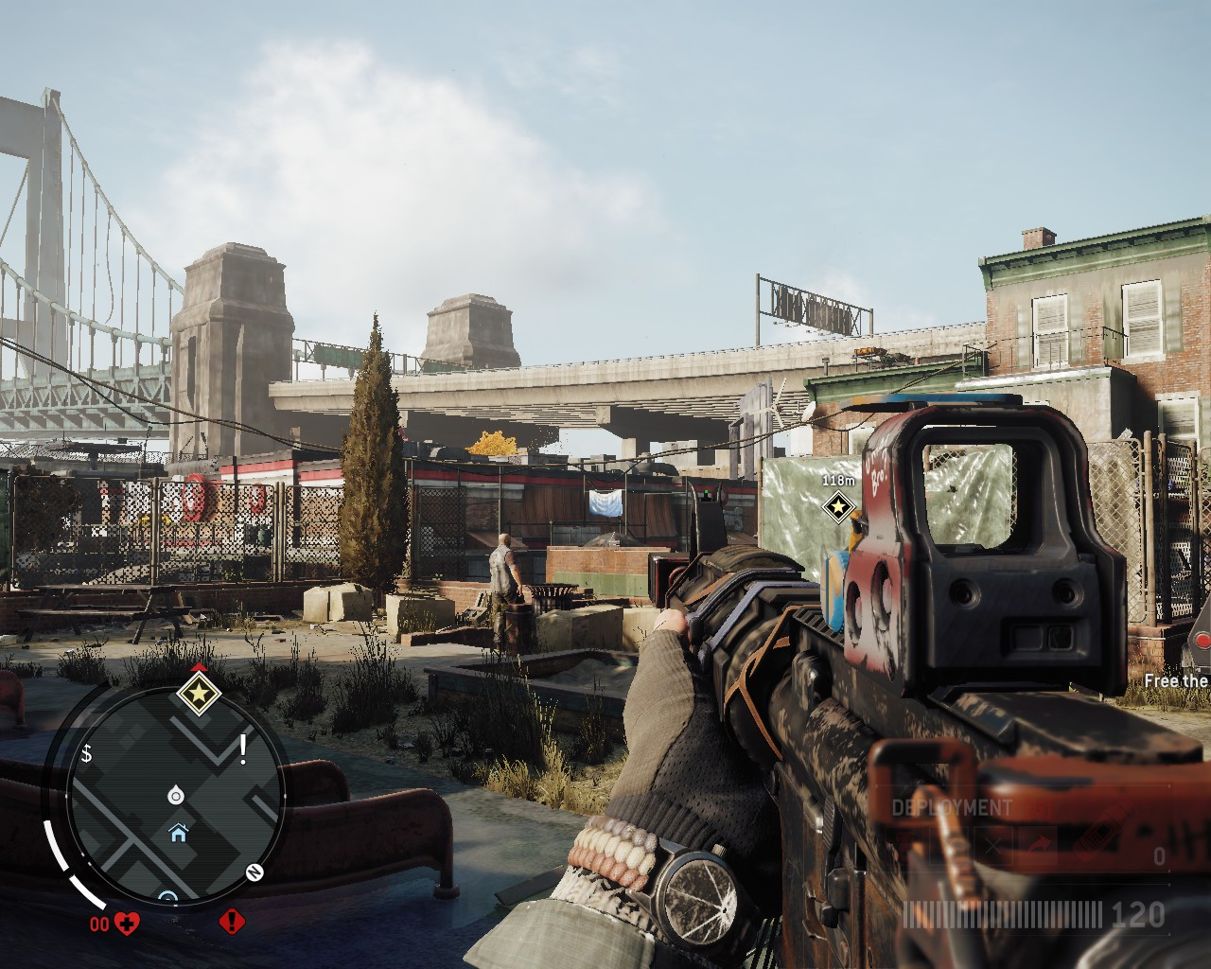Select the gold star objective marker on minimap
This screenshot has height=969, width=1211.
coord(198,692)
